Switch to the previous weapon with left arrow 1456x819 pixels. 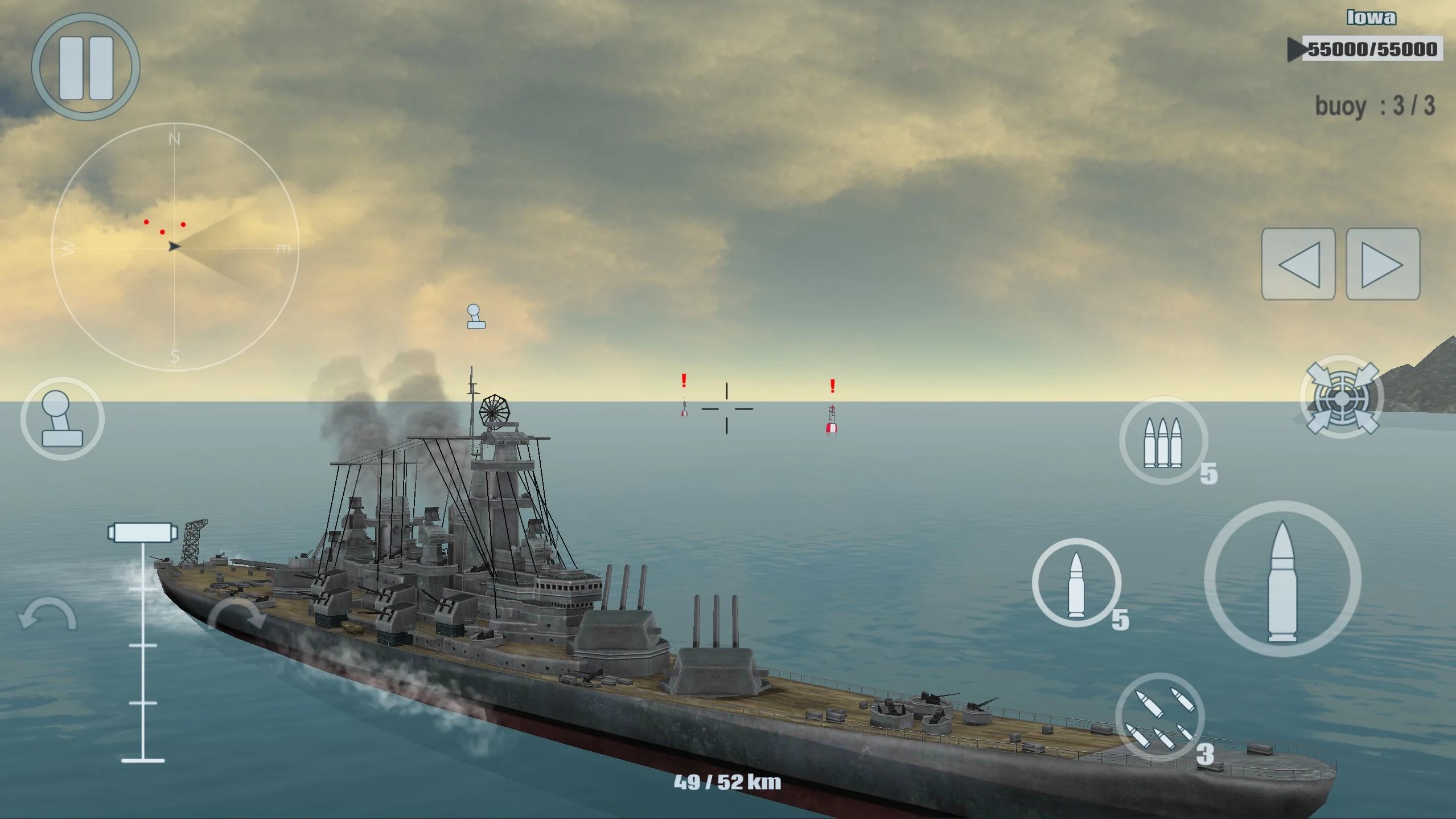[x=1298, y=264]
